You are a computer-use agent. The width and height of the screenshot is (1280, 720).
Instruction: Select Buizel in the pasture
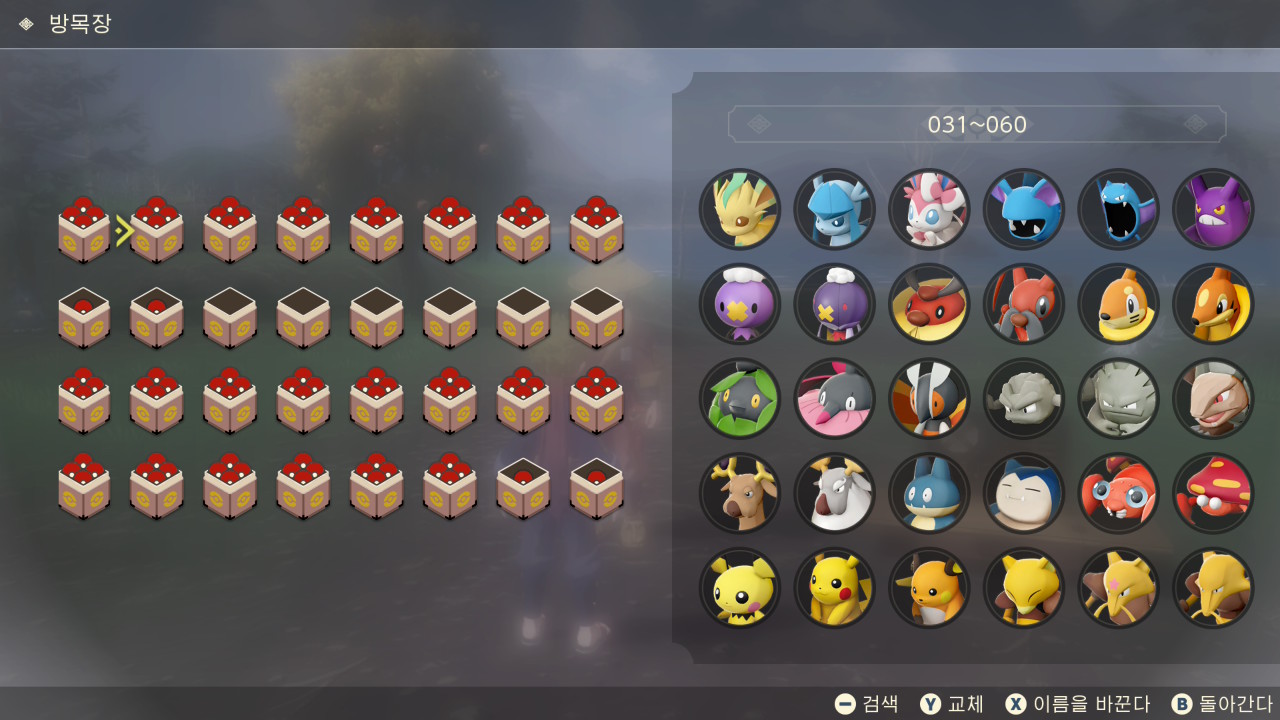(x=1118, y=304)
